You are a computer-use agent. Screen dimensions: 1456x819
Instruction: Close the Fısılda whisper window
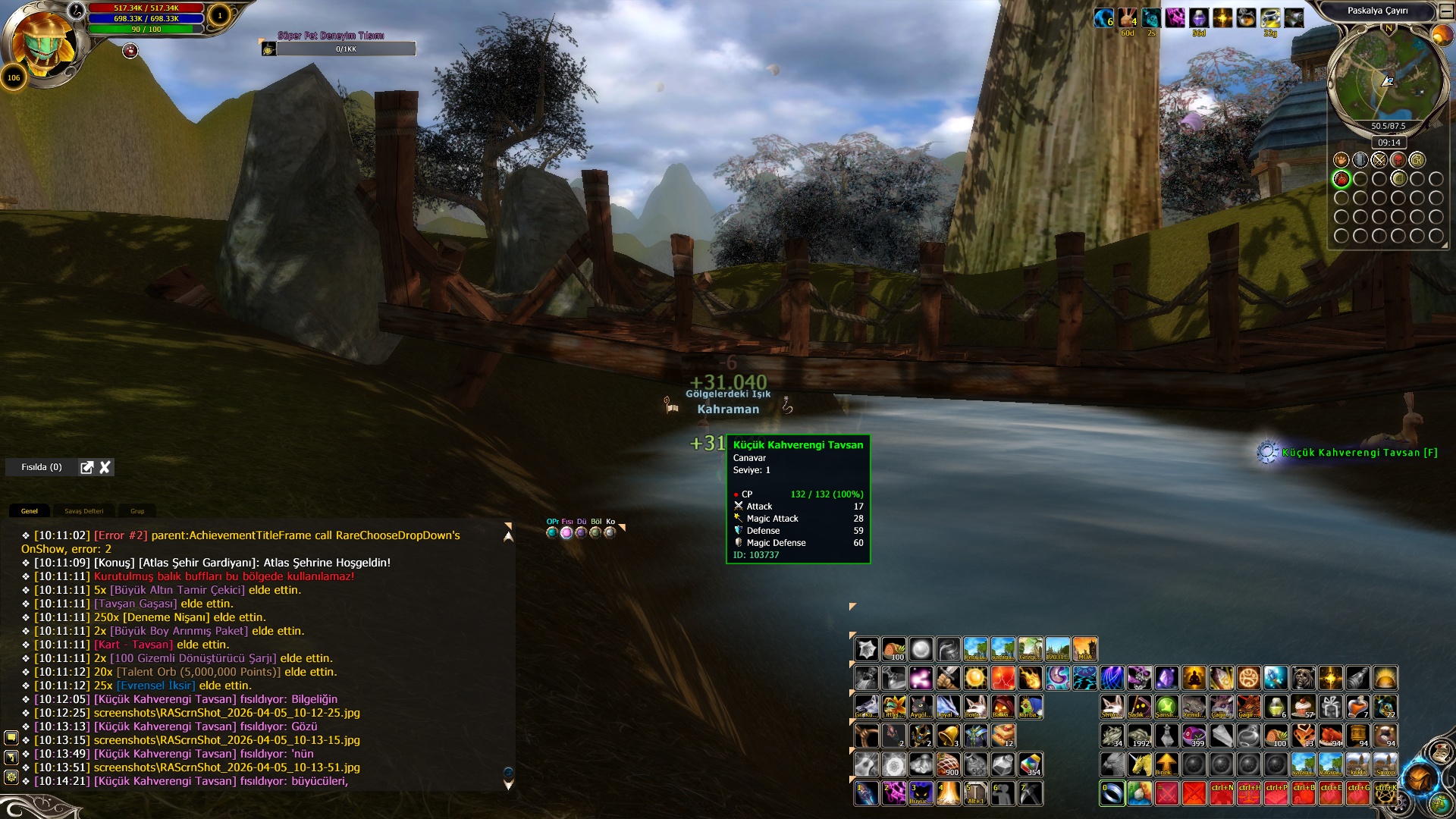105,467
